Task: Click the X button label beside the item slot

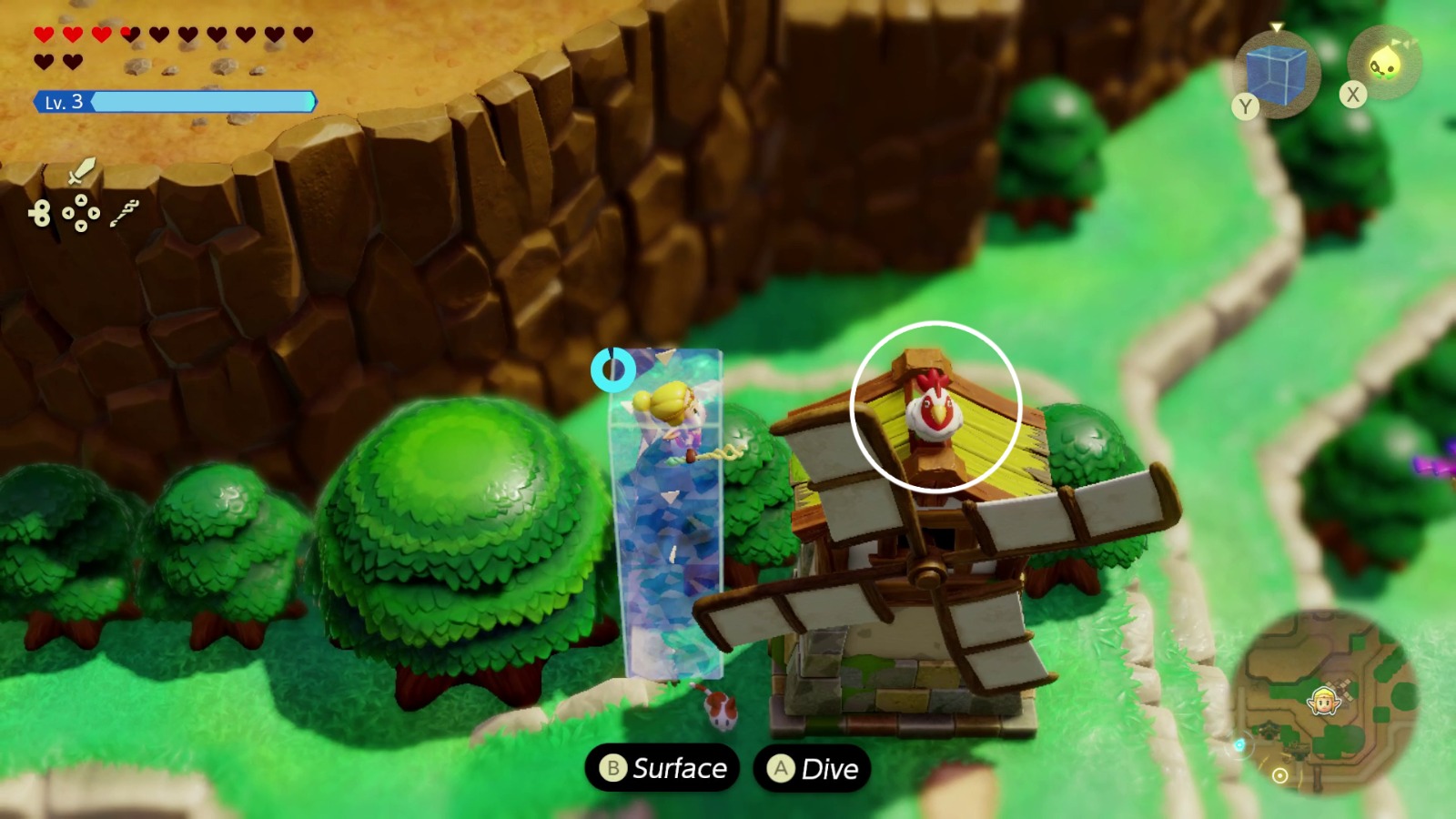Action: [x=1353, y=94]
